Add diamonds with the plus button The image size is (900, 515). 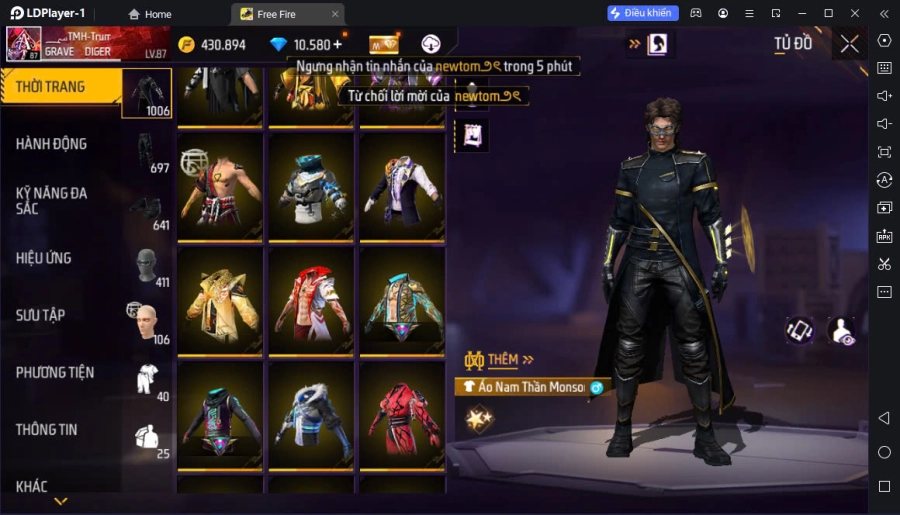338,45
